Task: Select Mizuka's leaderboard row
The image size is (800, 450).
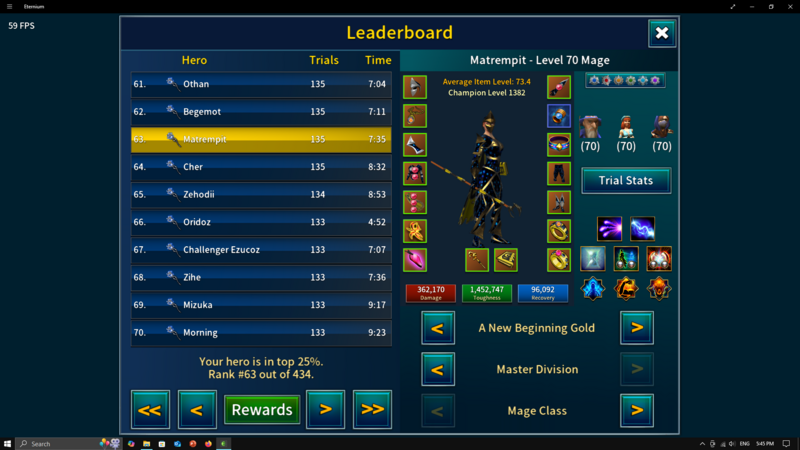Action: (261, 305)
